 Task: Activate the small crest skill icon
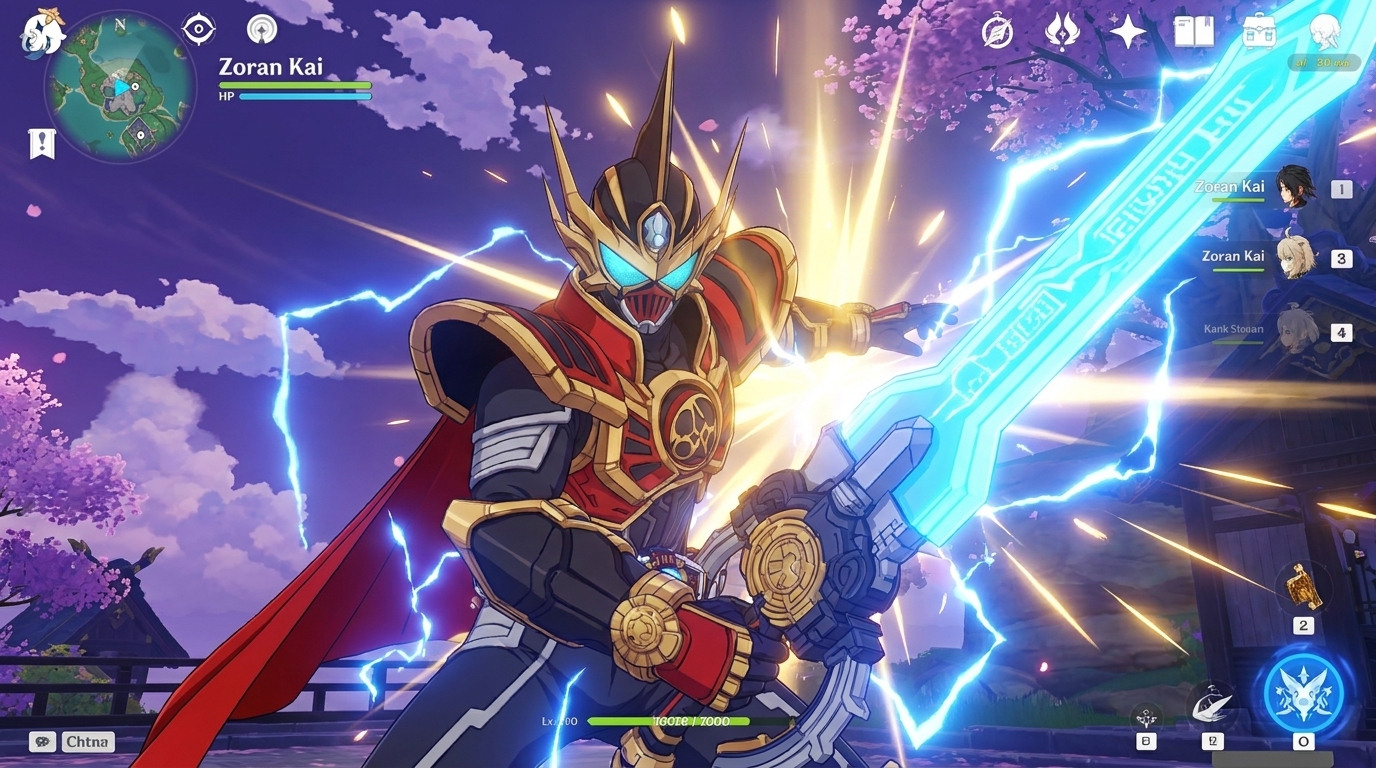1146,716
